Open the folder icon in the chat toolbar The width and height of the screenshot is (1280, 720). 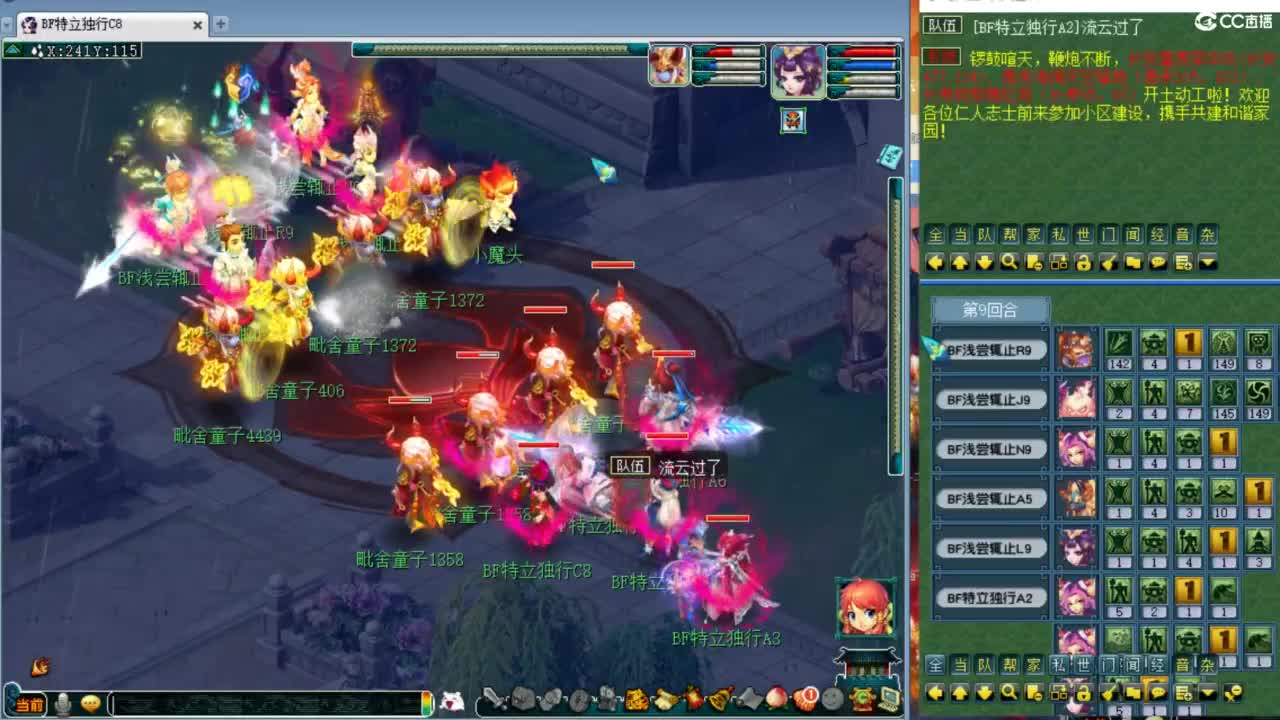pyautogui.click(x=1136, y=262)
